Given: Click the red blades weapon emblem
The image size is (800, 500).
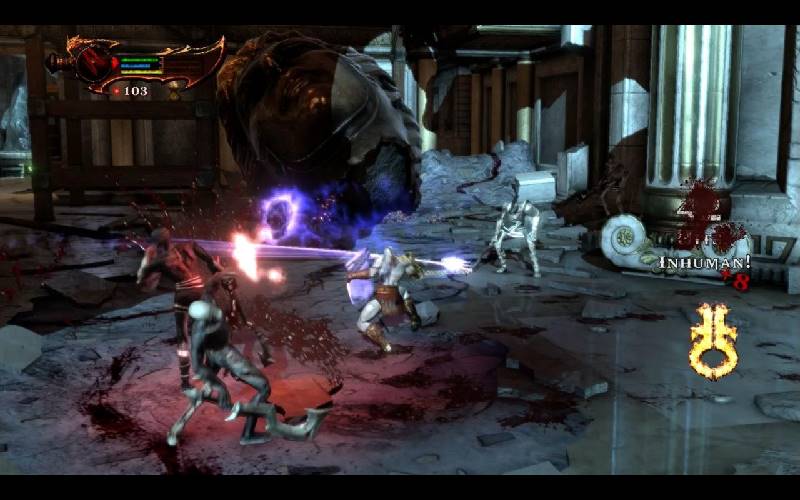Looking at the screenshot, I should tap(93, 62).
